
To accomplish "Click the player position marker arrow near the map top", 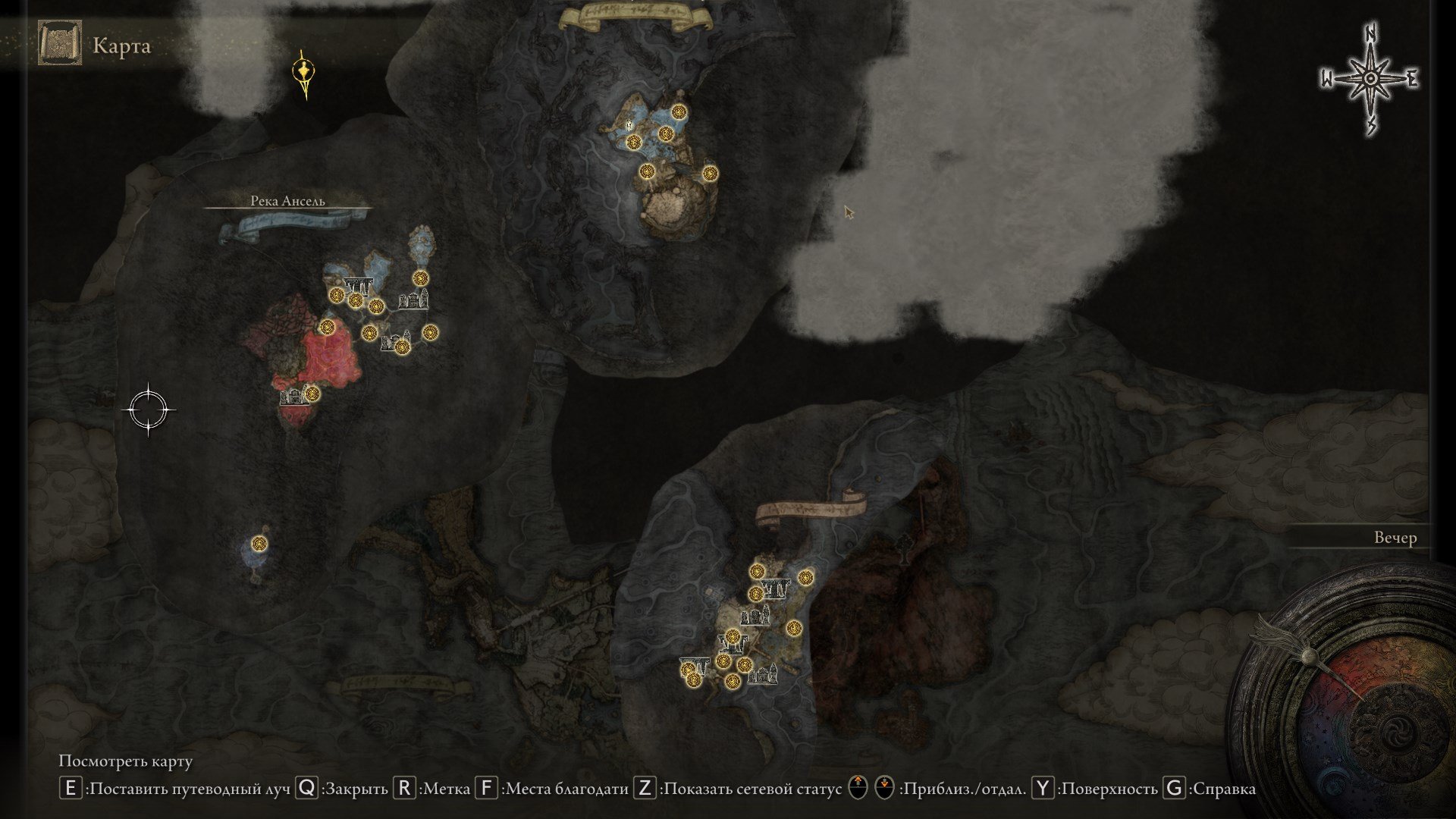I will (303, 71).
